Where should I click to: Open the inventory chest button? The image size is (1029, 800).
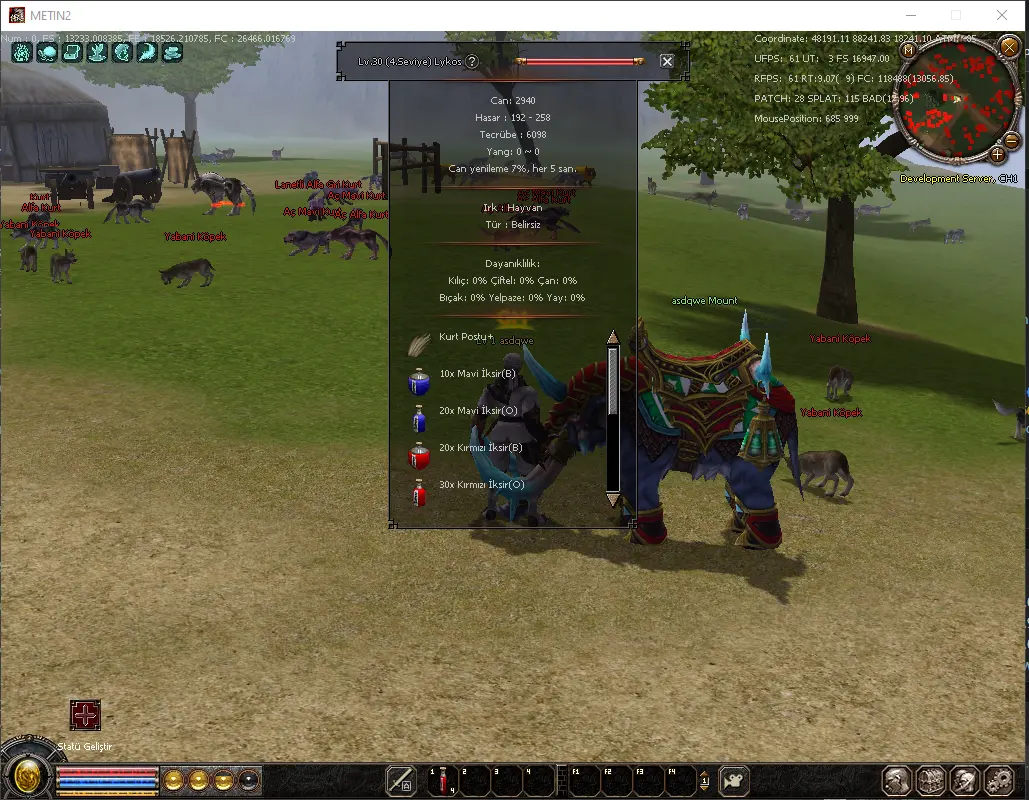[931, 780]
